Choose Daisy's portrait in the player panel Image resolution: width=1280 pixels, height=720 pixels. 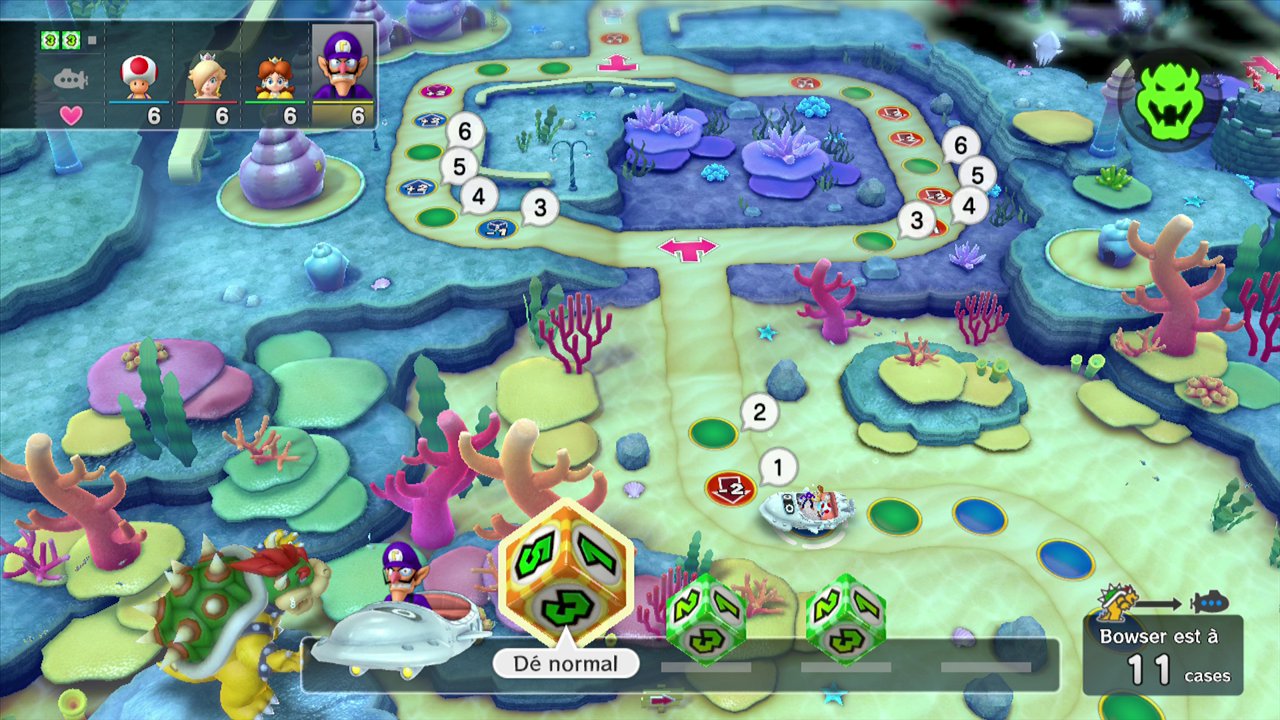click(x=275, y=76)
